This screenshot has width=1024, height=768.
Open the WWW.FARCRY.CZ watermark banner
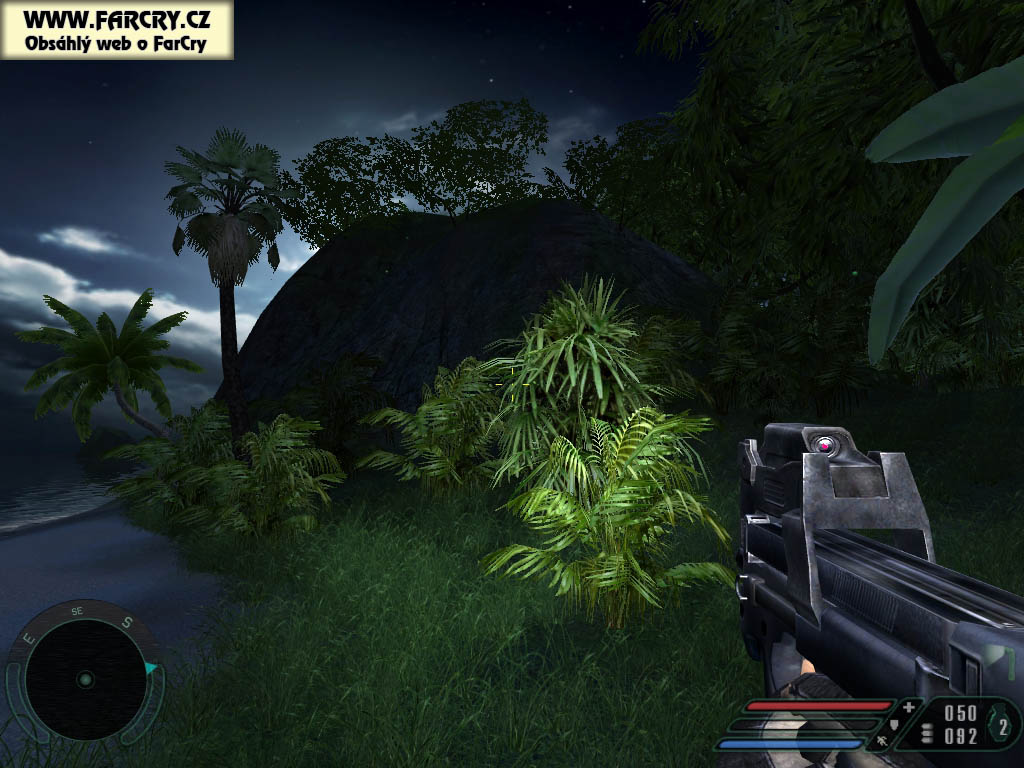pos(116,30)
